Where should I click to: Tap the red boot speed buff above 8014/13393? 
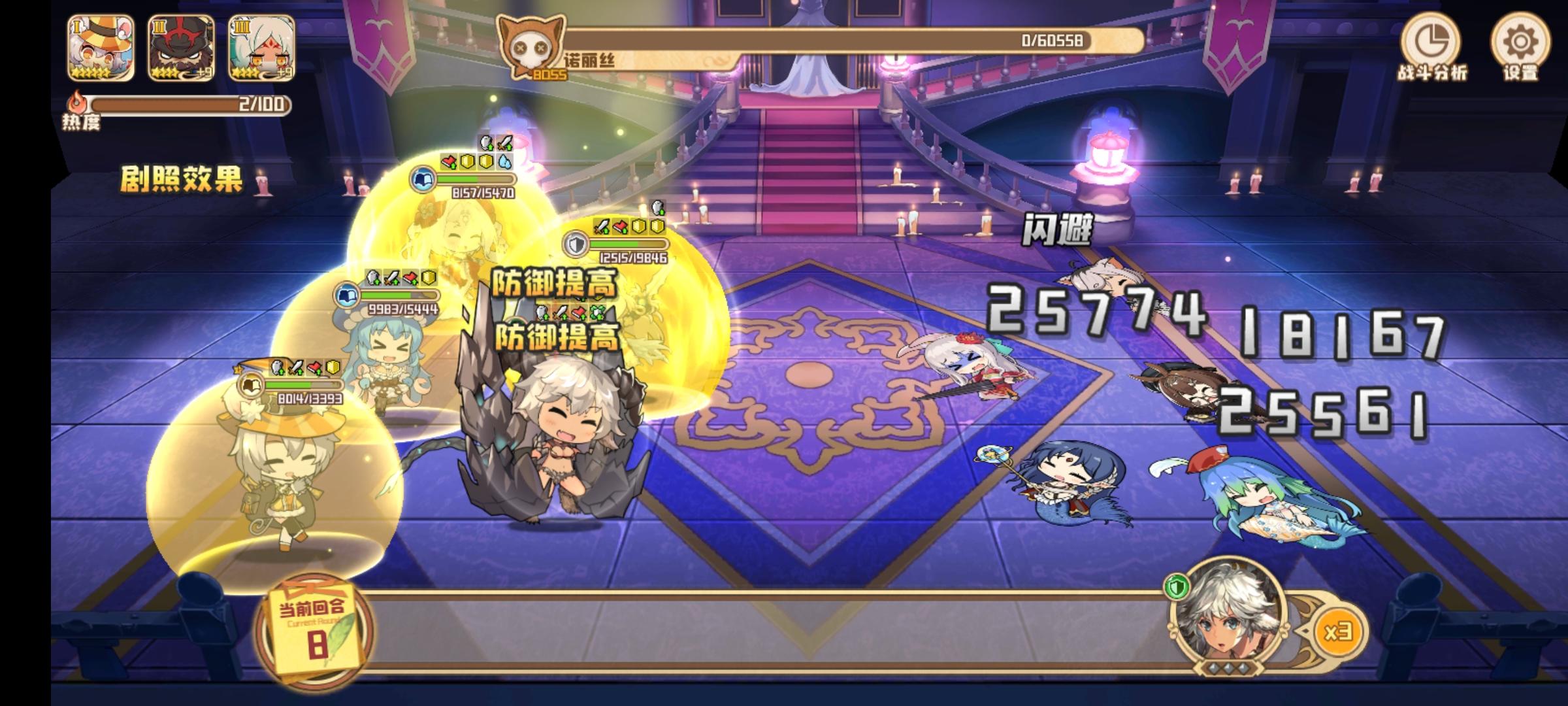314,367
